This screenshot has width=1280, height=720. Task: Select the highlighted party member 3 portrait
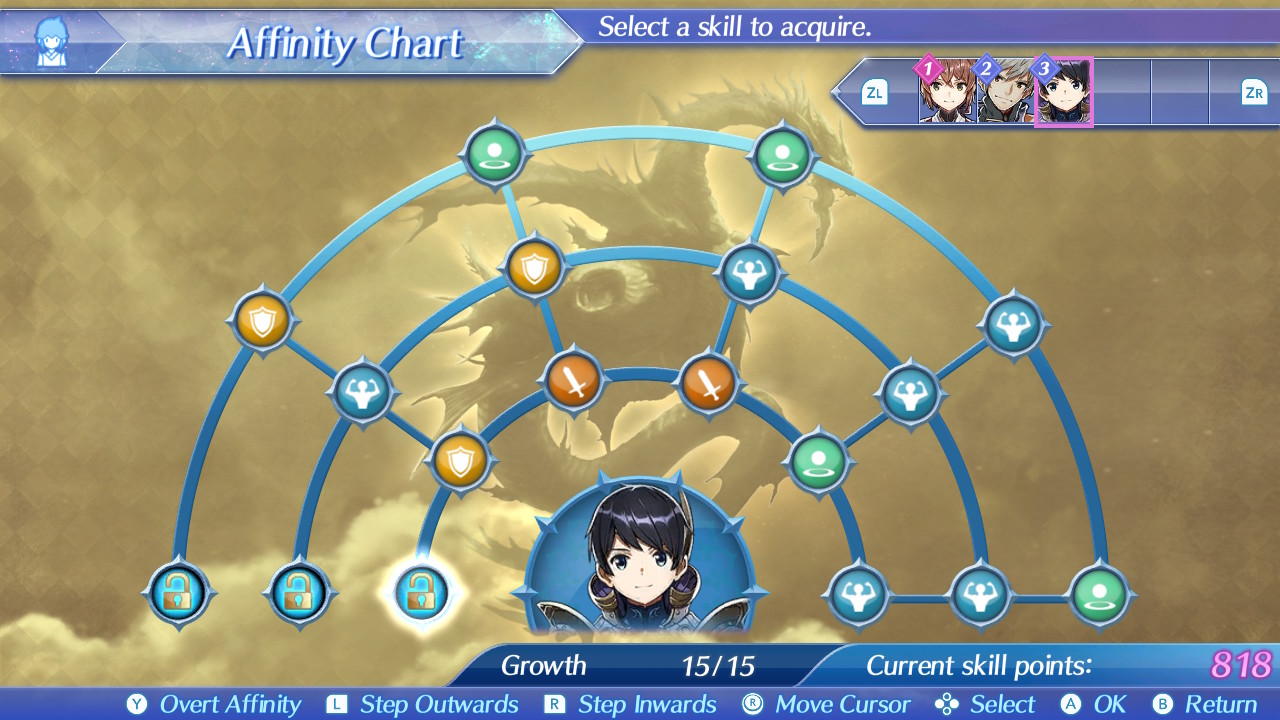1063,93
